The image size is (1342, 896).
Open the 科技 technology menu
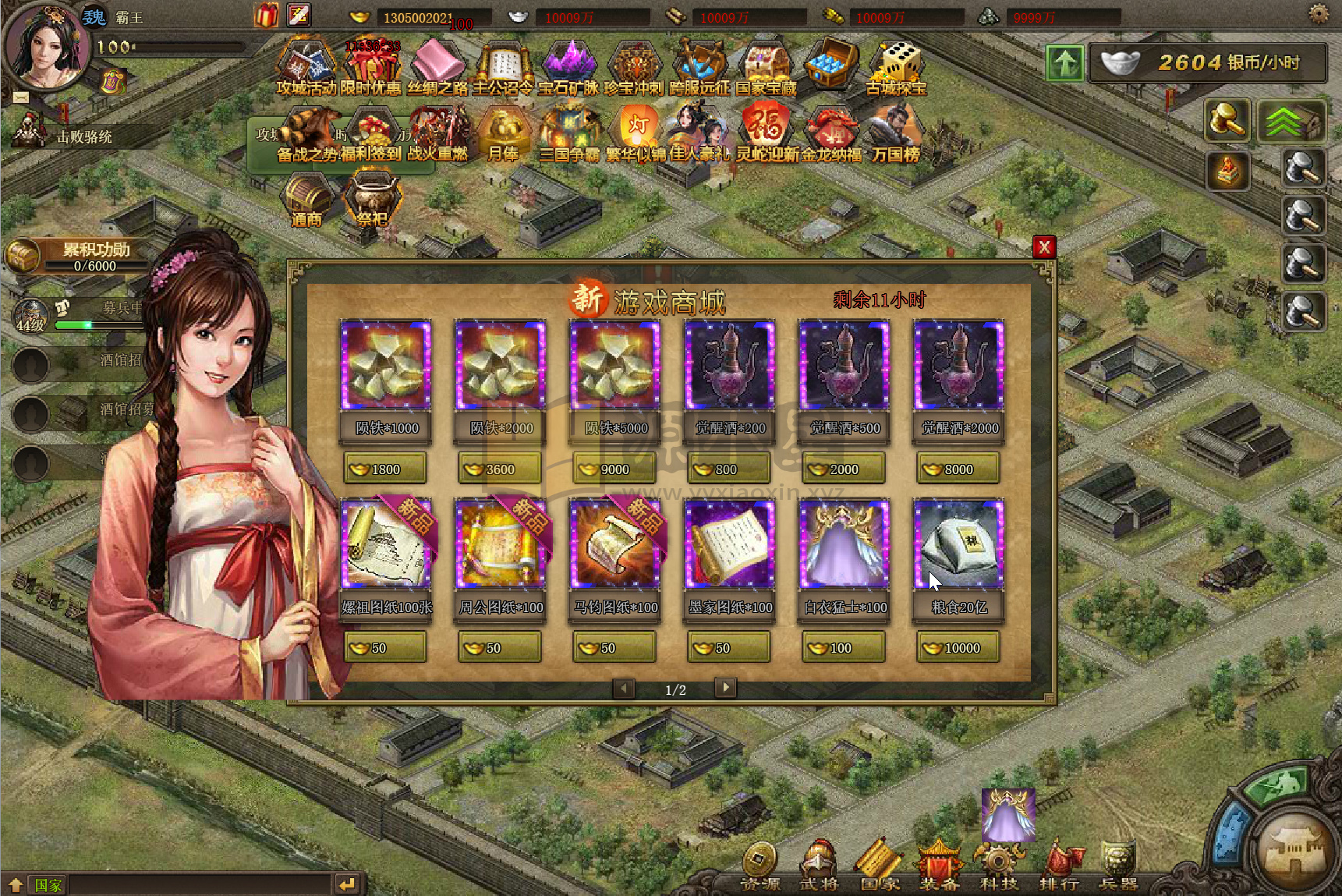pyautogui.click(x=998, y=867)
